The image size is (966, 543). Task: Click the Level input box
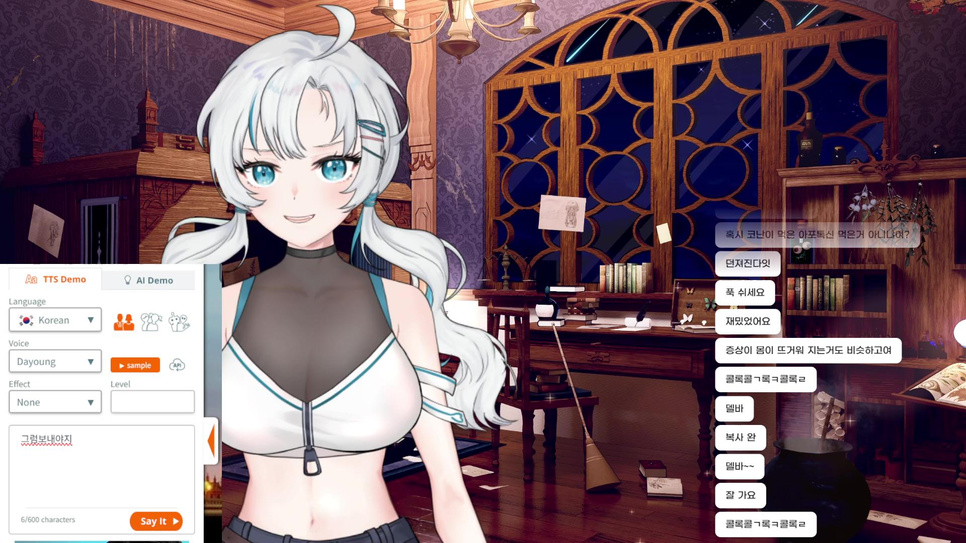coord(152,402)
